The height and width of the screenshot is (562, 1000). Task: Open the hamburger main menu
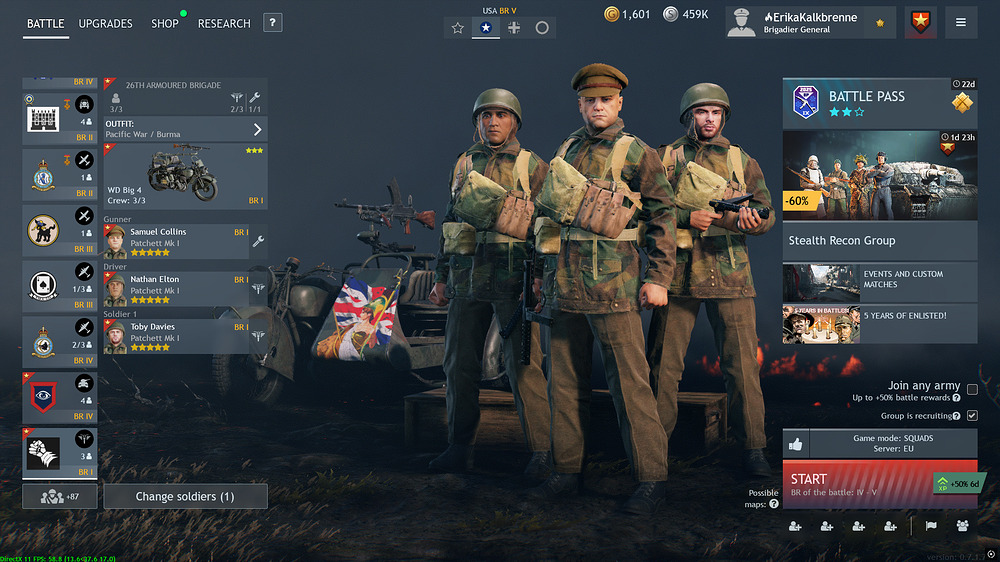(961, 22)
